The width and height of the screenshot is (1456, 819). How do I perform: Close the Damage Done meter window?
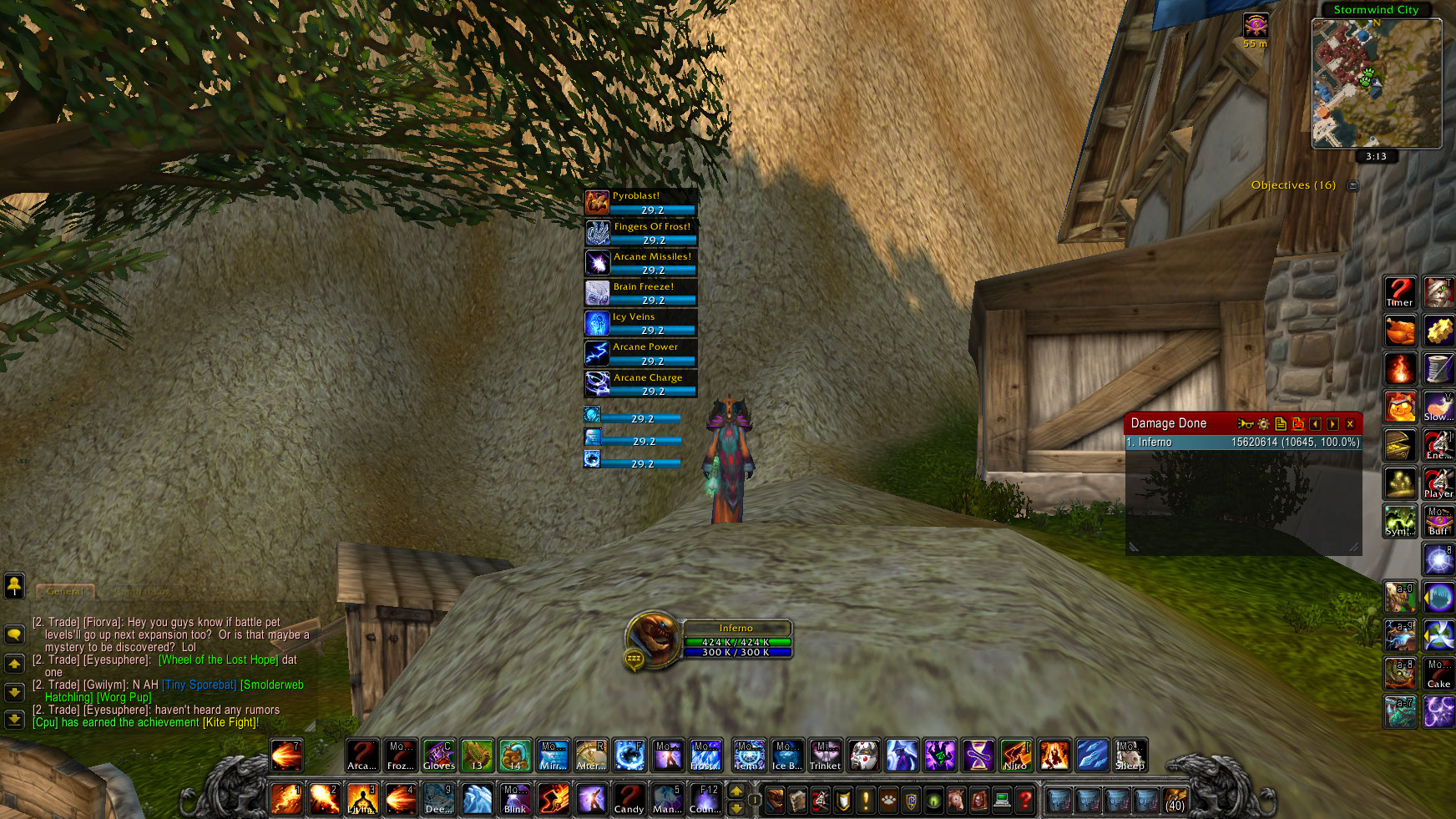(1350, 424)
